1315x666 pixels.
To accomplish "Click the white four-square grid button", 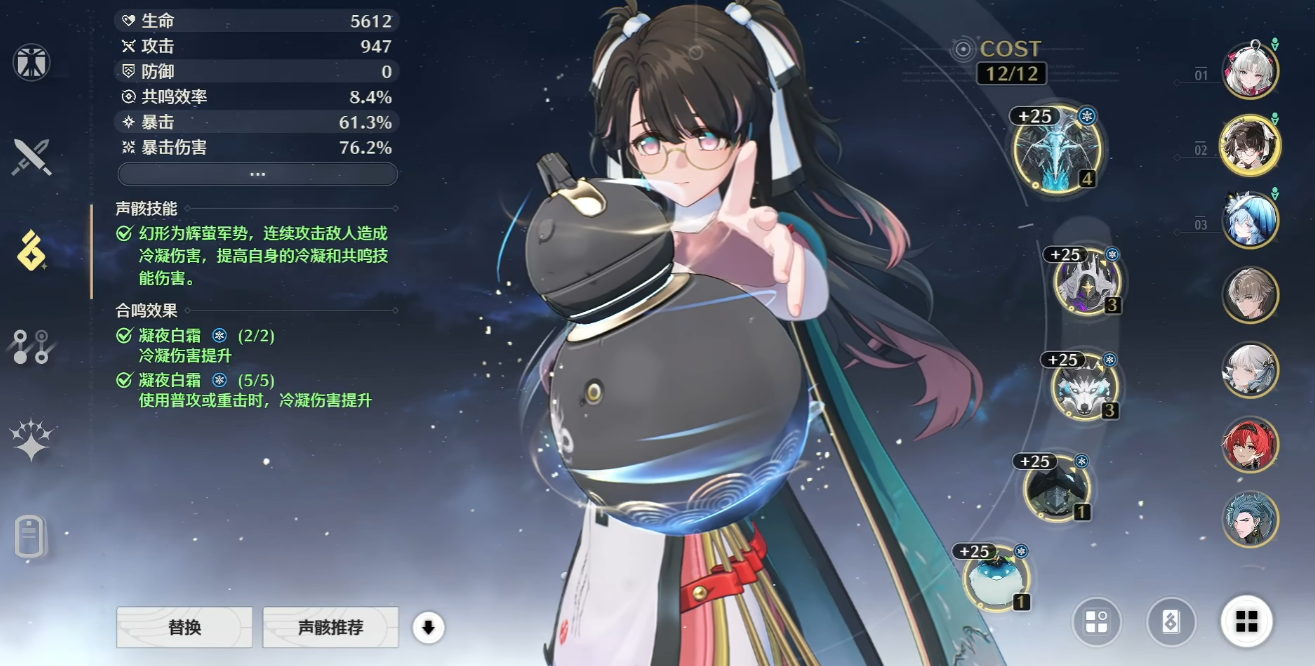I will coord(1246,621).
